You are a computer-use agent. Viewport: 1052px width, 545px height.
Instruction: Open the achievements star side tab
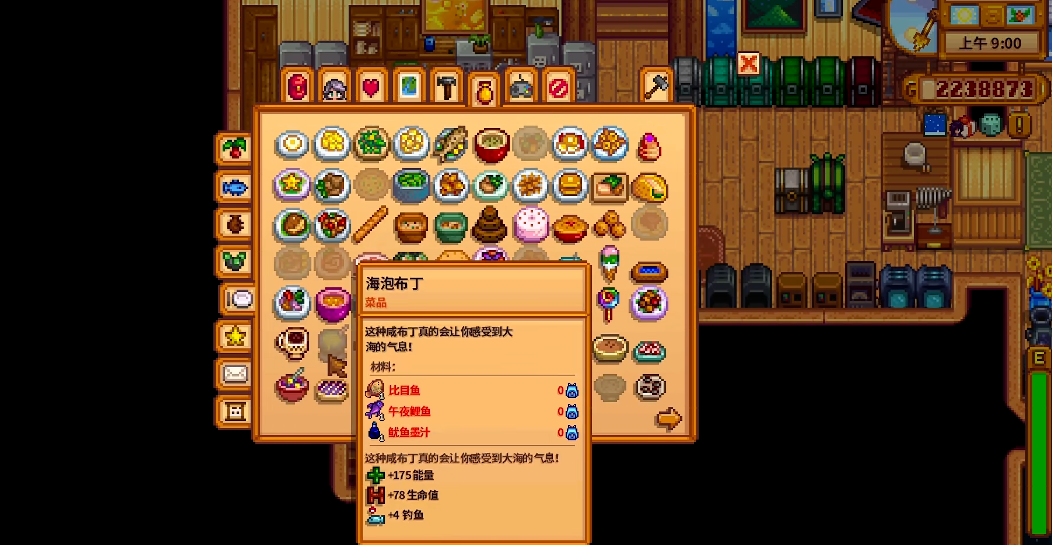235,336
